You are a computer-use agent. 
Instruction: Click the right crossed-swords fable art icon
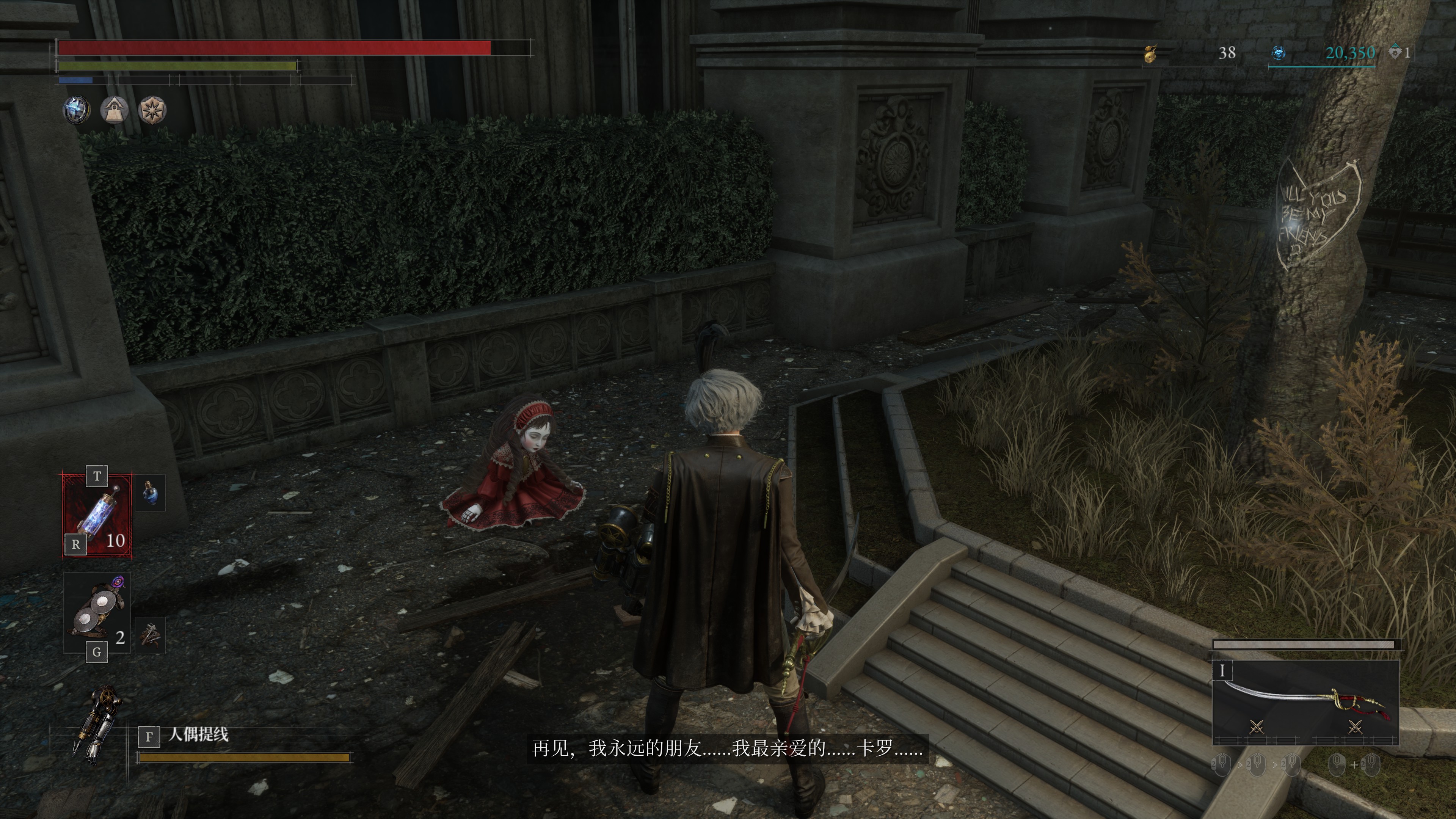[1355, 727]
